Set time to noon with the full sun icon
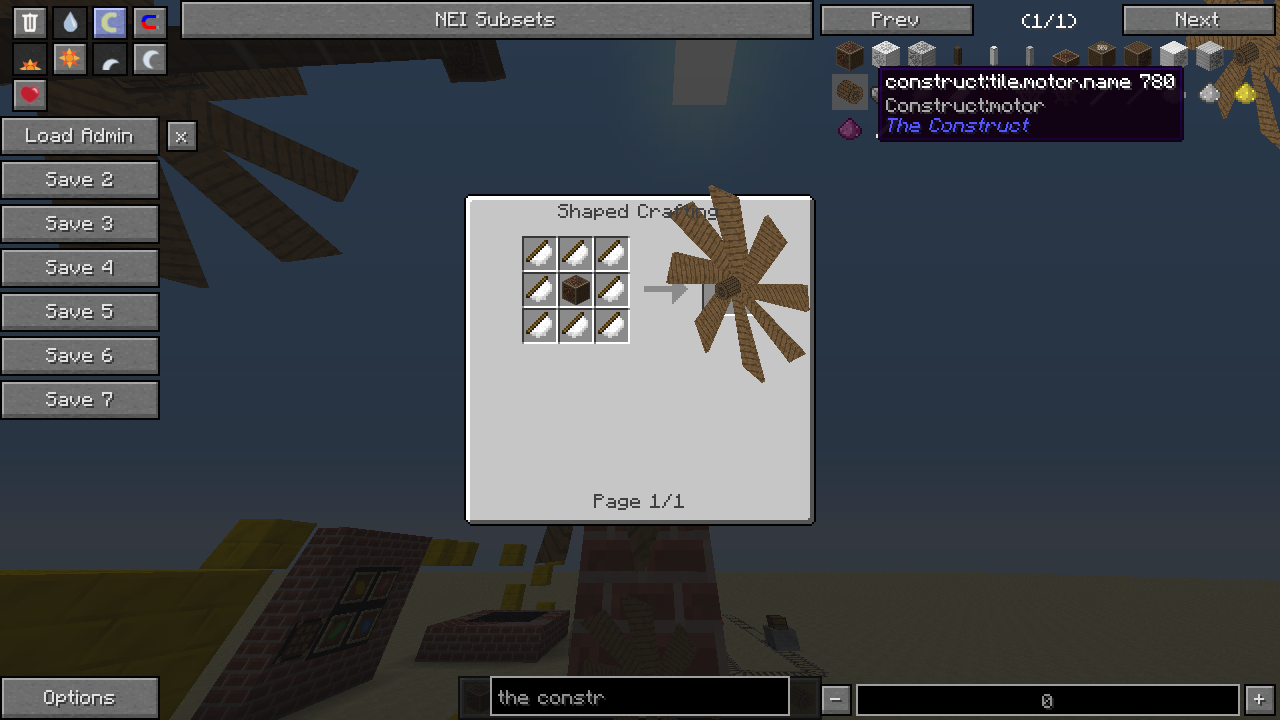The image size is (1280, 720). click(x=70, y=60)
